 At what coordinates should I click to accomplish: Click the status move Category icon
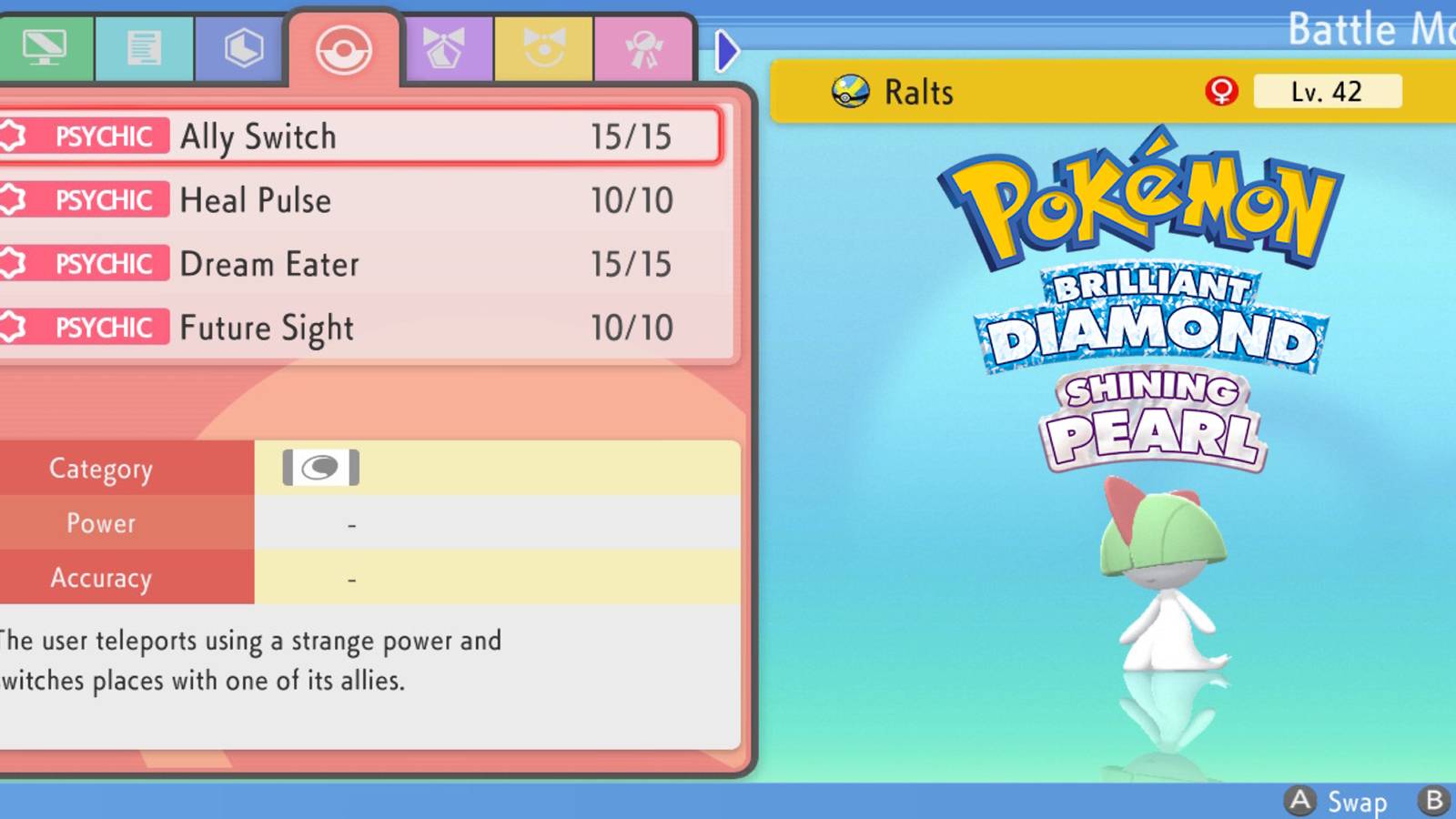[x=320, y=467]
